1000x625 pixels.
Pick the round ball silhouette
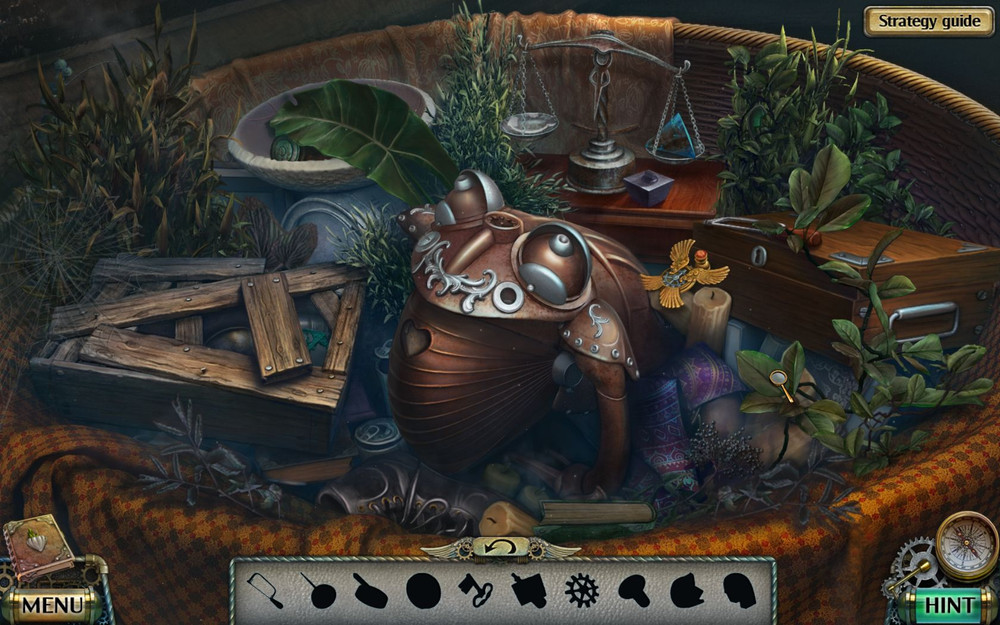pos(423,591)
